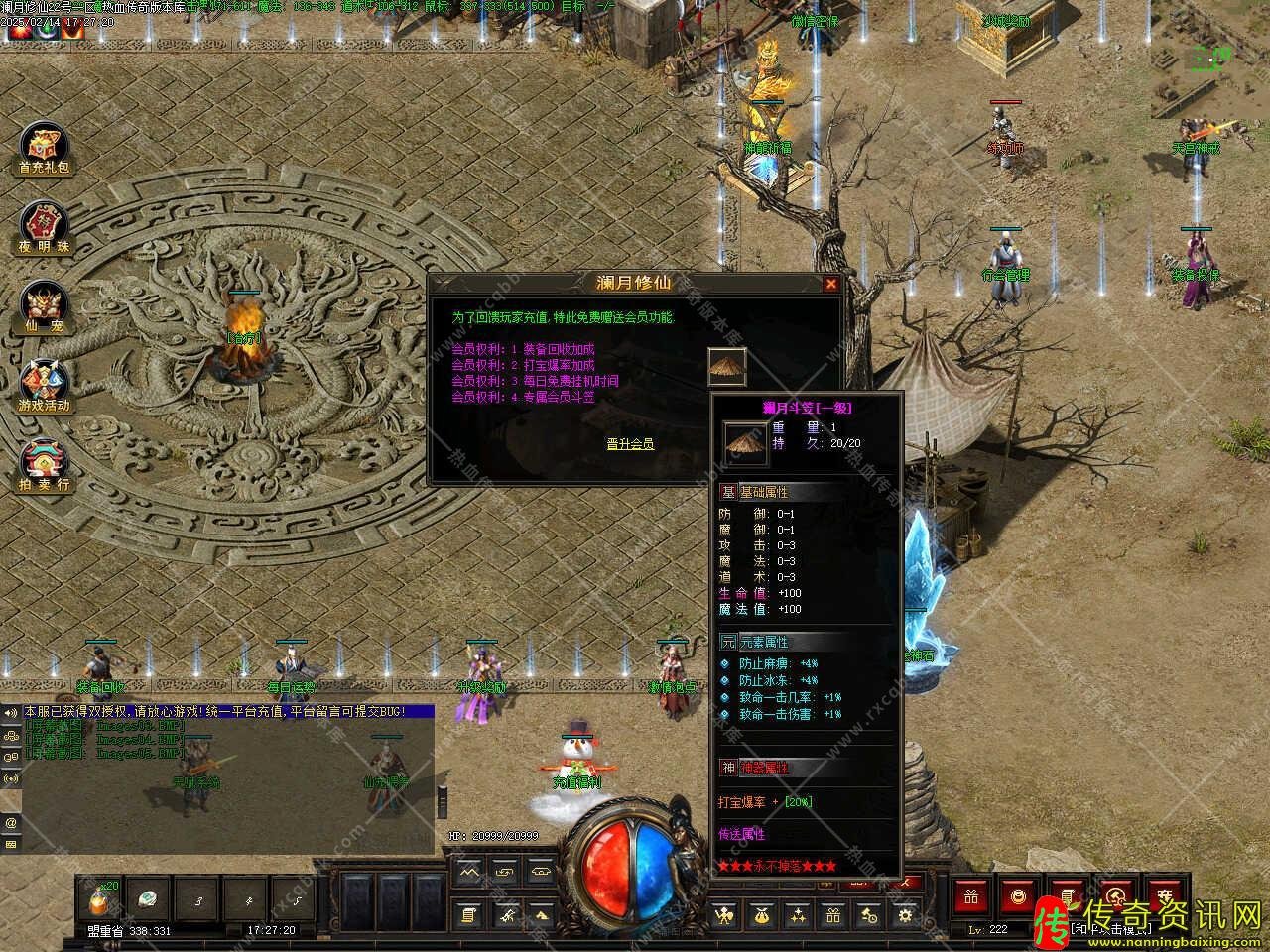The image size is (1270, 952).
Task: Select the straw hat item in the dialog
Action: (727, 367)
